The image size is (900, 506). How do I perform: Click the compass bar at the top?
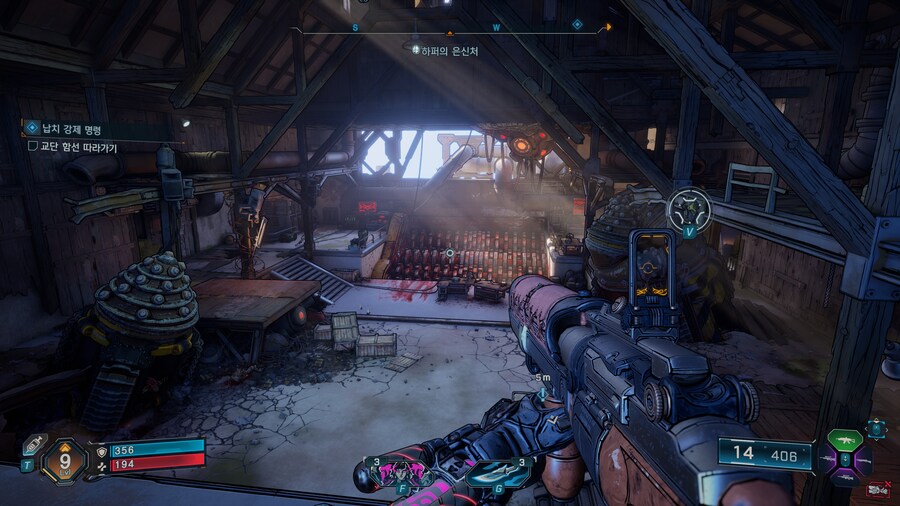[456, 29]
